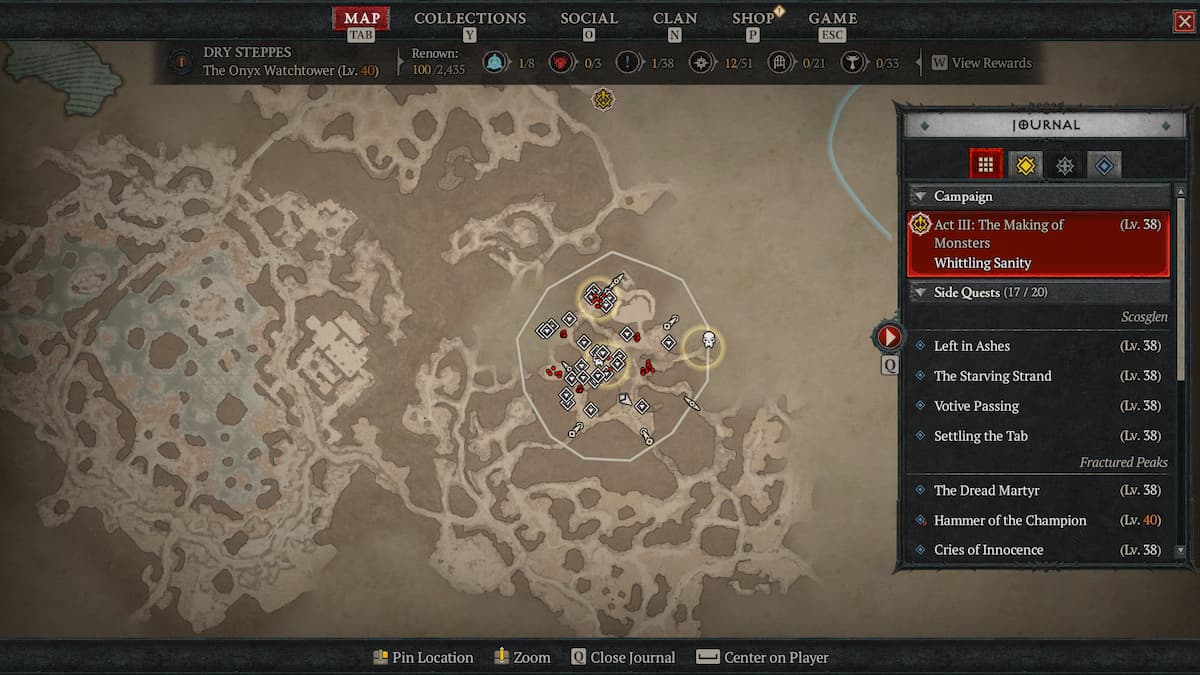Click View Rewards for Dry Steppes renown

980,63
